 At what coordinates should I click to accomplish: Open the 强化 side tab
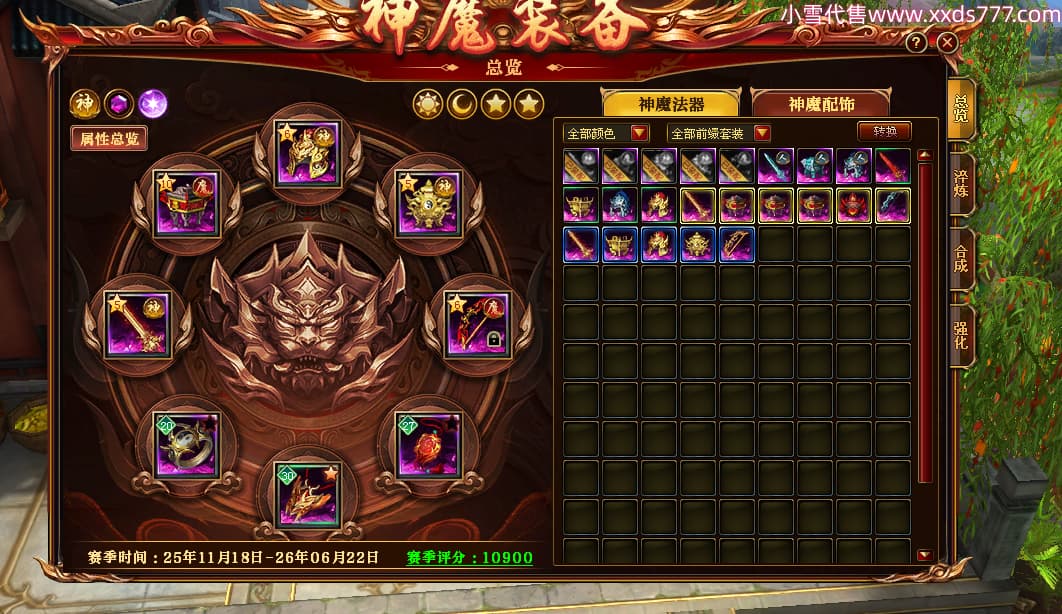point(960,335)
